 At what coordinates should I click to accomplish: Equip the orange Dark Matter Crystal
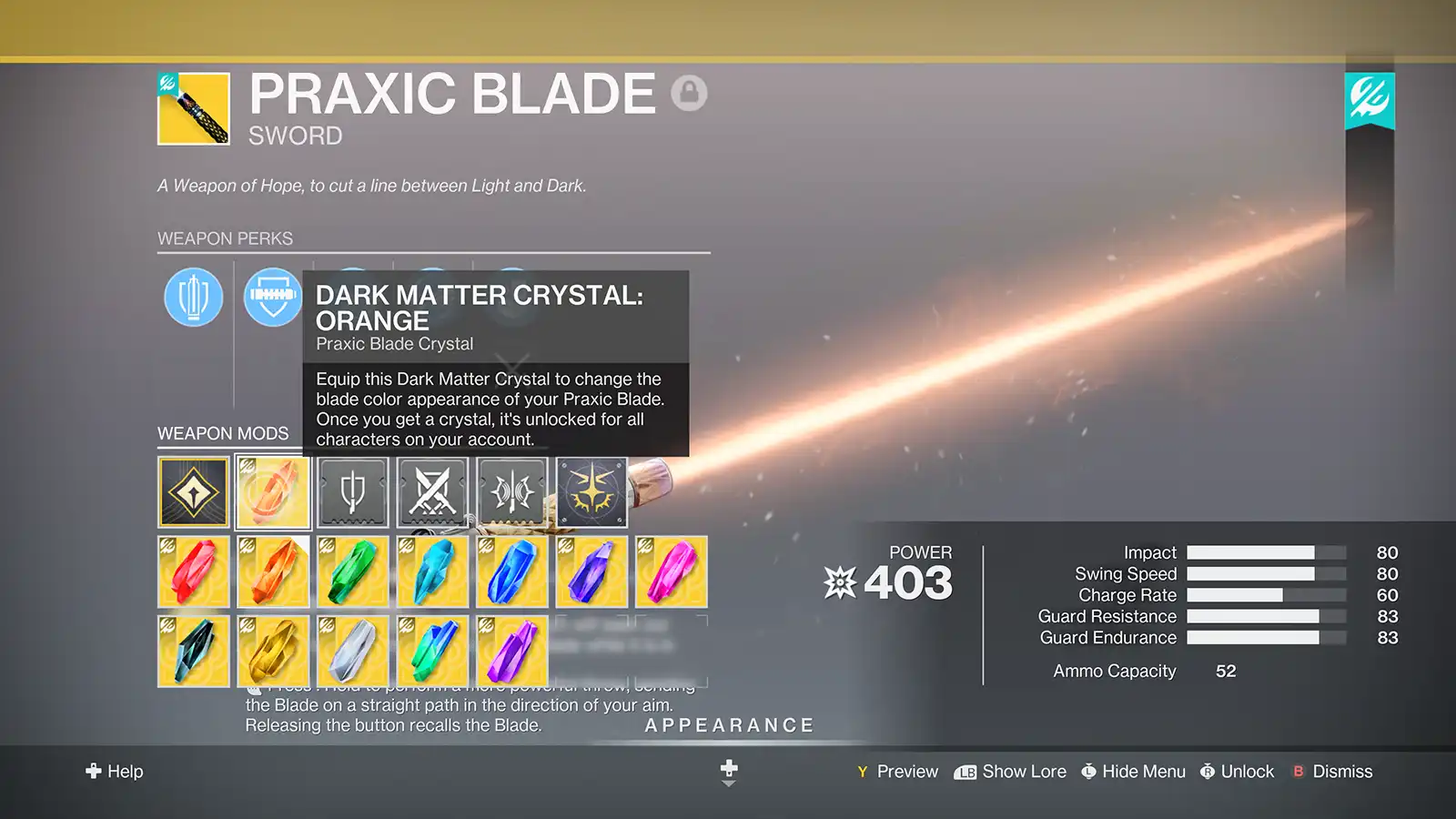[x=273, y=491]
